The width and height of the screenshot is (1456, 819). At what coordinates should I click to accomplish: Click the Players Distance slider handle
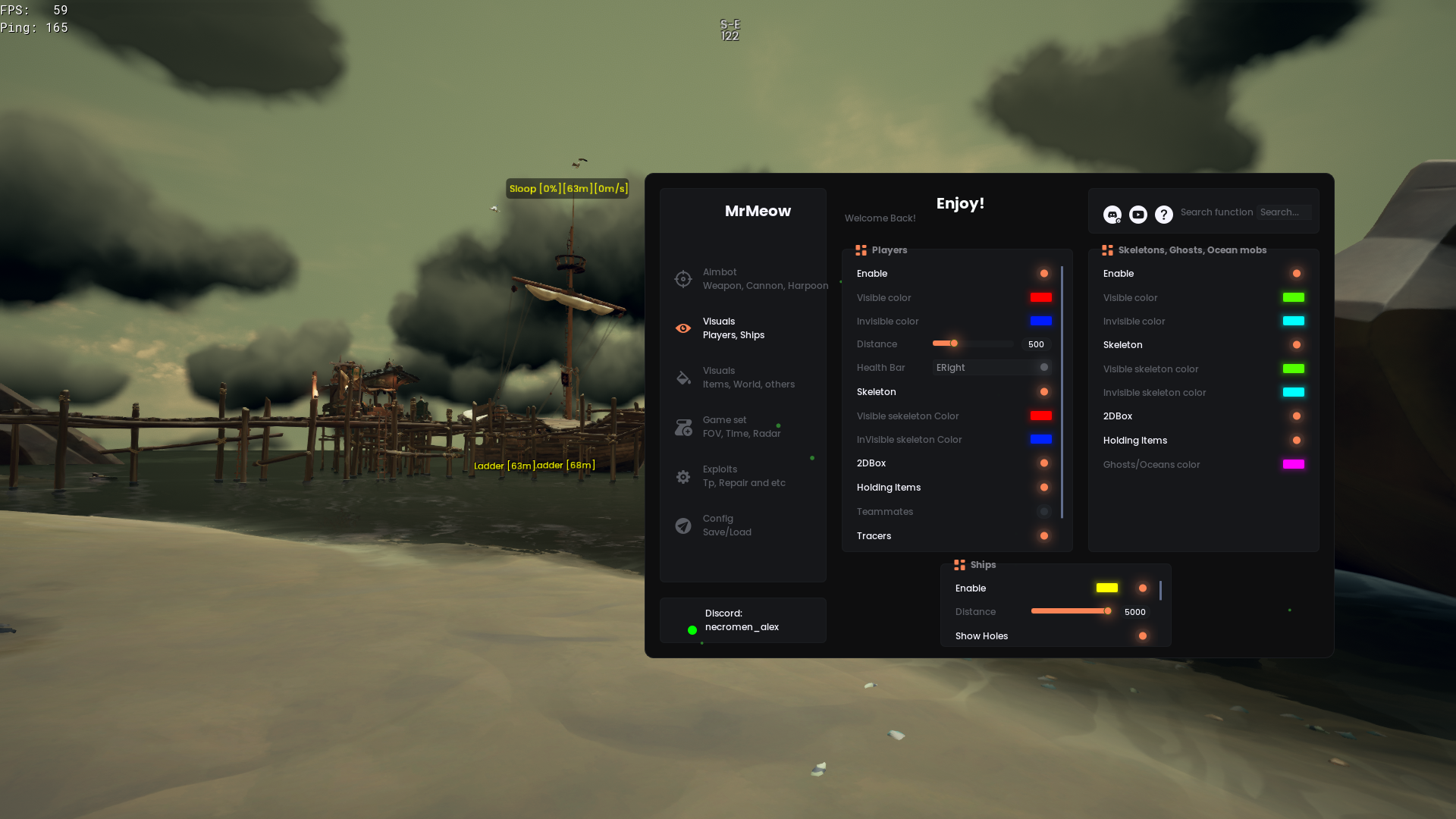954,344
